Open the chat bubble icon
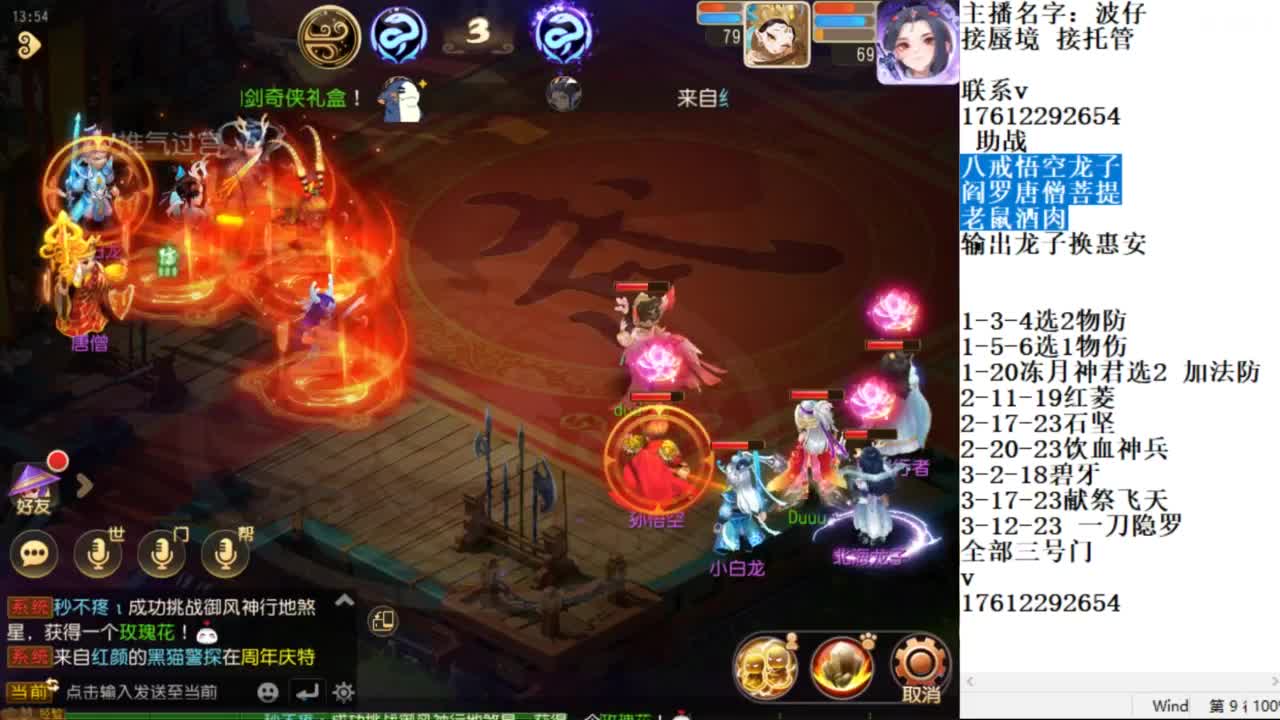1280x720 pixels. 33,553
